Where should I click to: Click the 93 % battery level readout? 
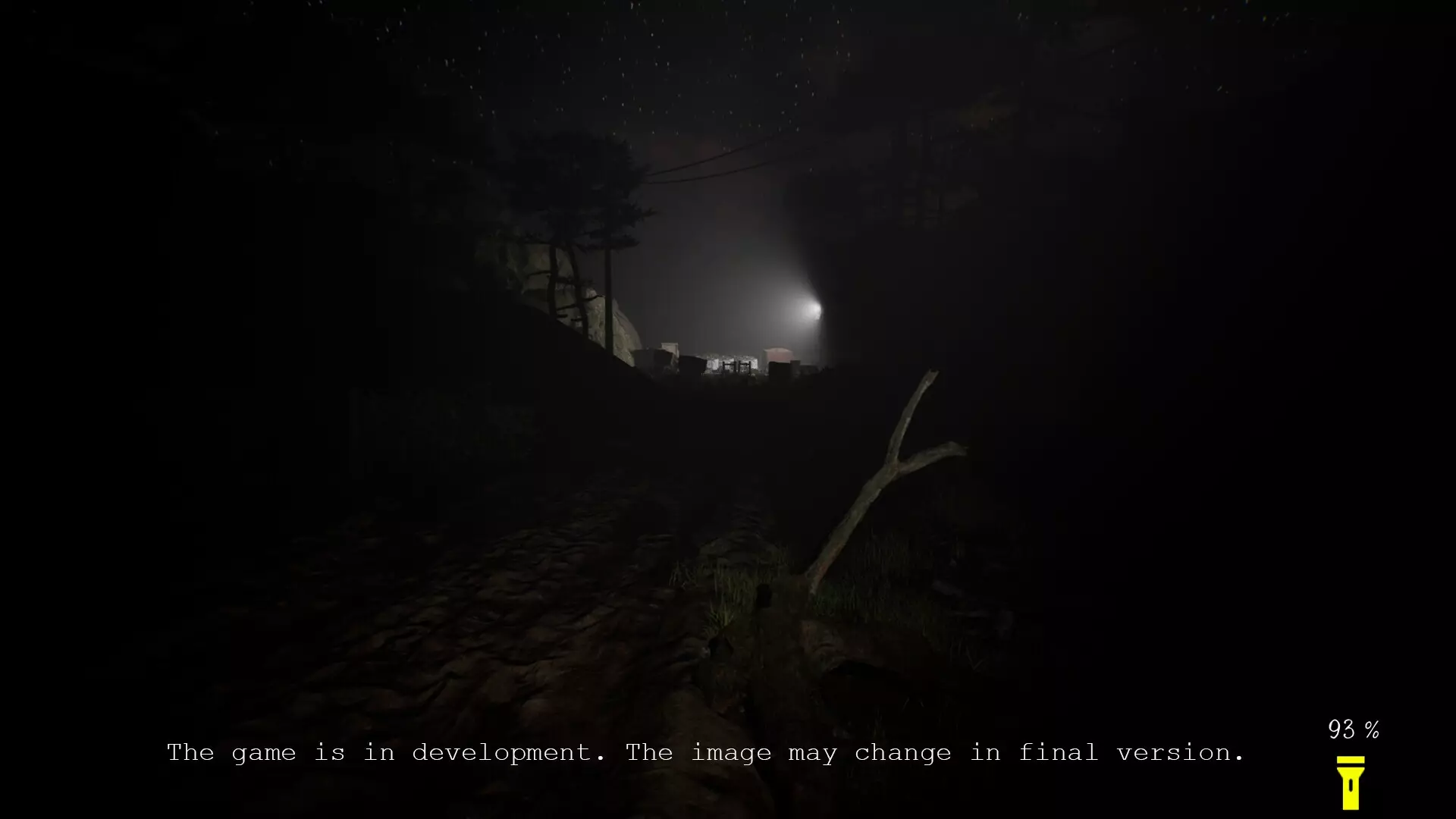(1353, 730)
